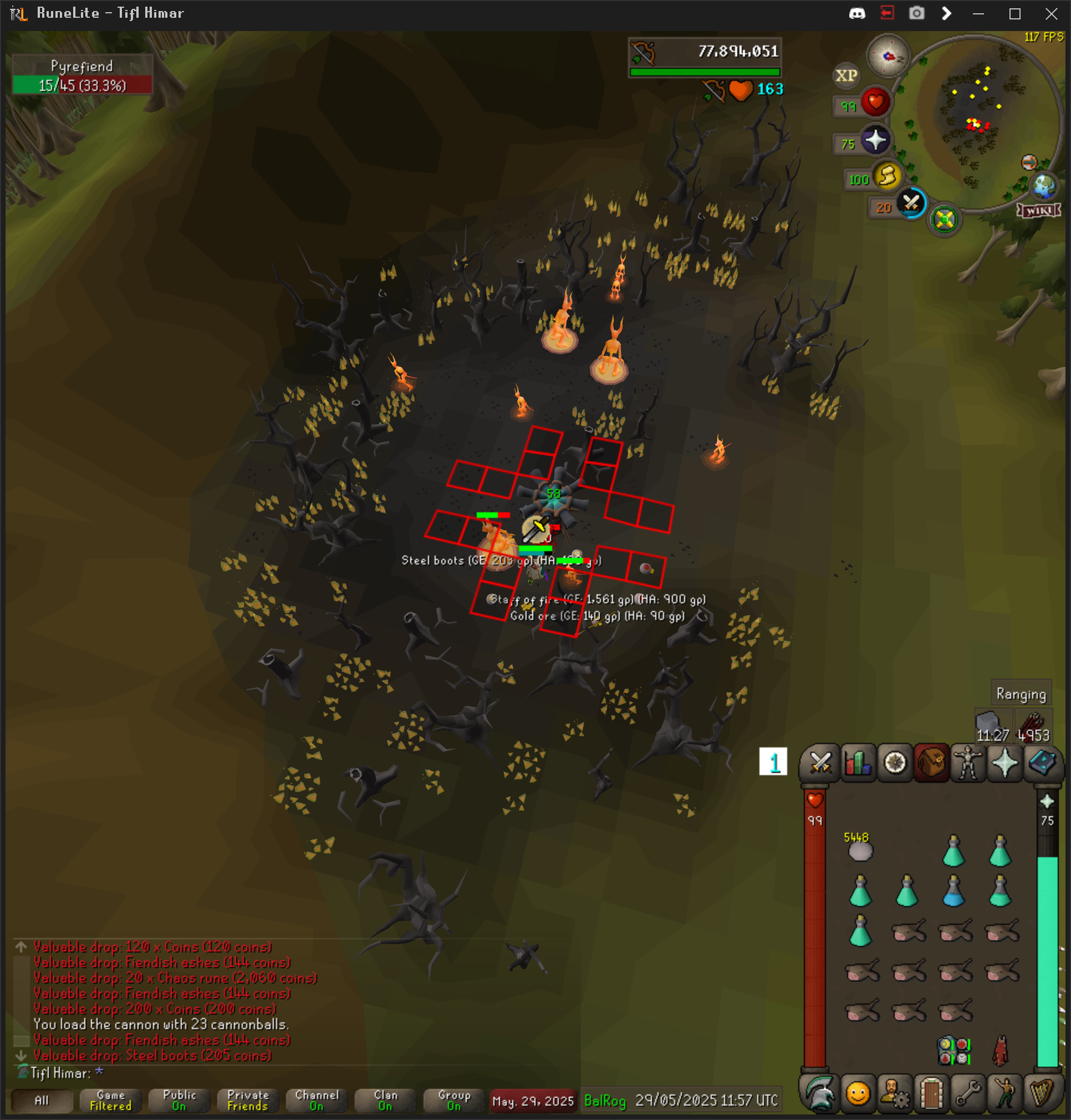Image resolution: width=1071 pixels, height=1120 pixels.
Task: Toggle run with the boot energy orb
Action: coord(886,176)
